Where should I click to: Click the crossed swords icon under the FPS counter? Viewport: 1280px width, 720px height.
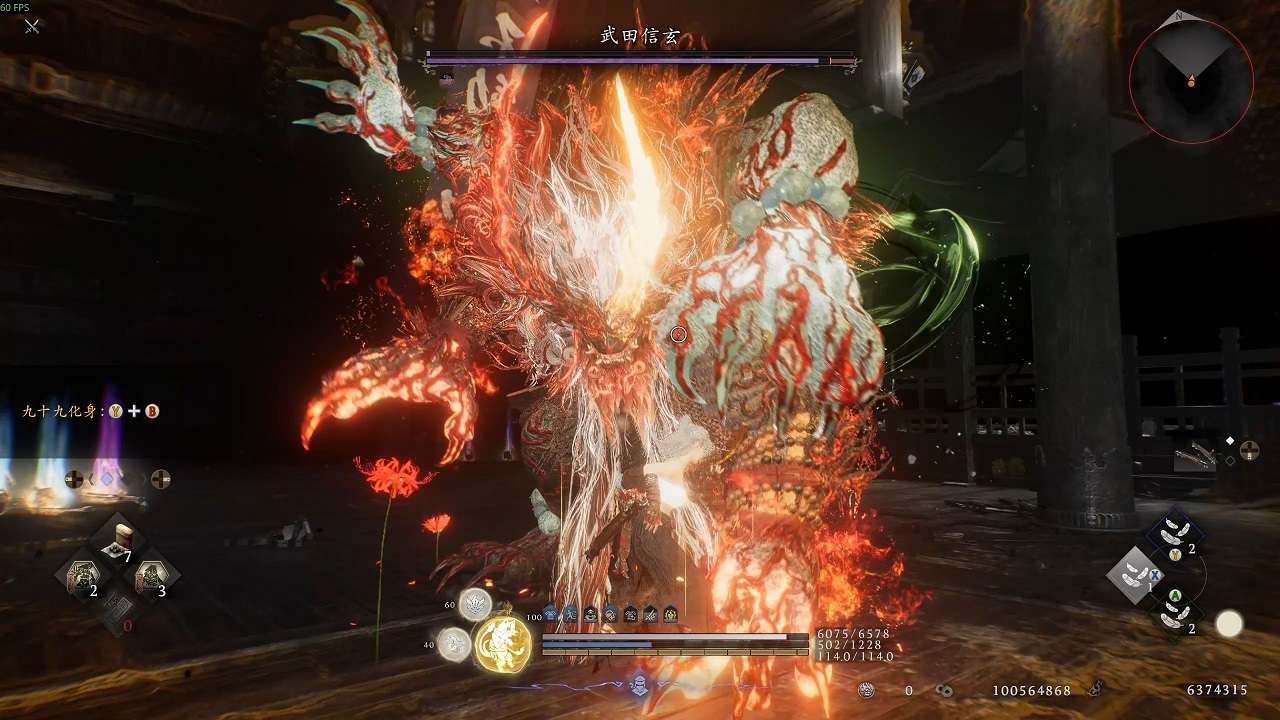point(32,26)
